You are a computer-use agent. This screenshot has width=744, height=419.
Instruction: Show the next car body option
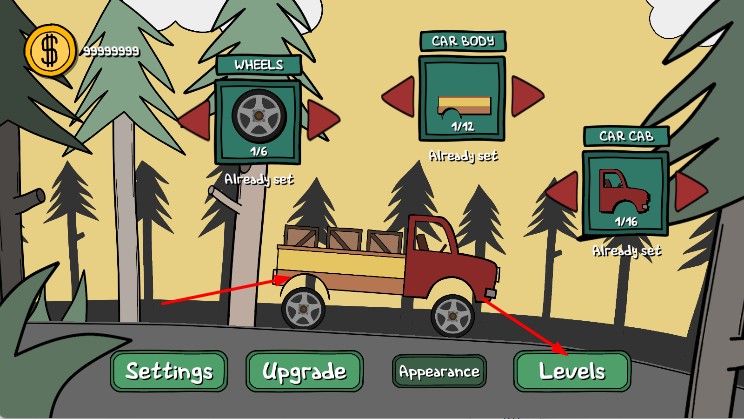526,97
